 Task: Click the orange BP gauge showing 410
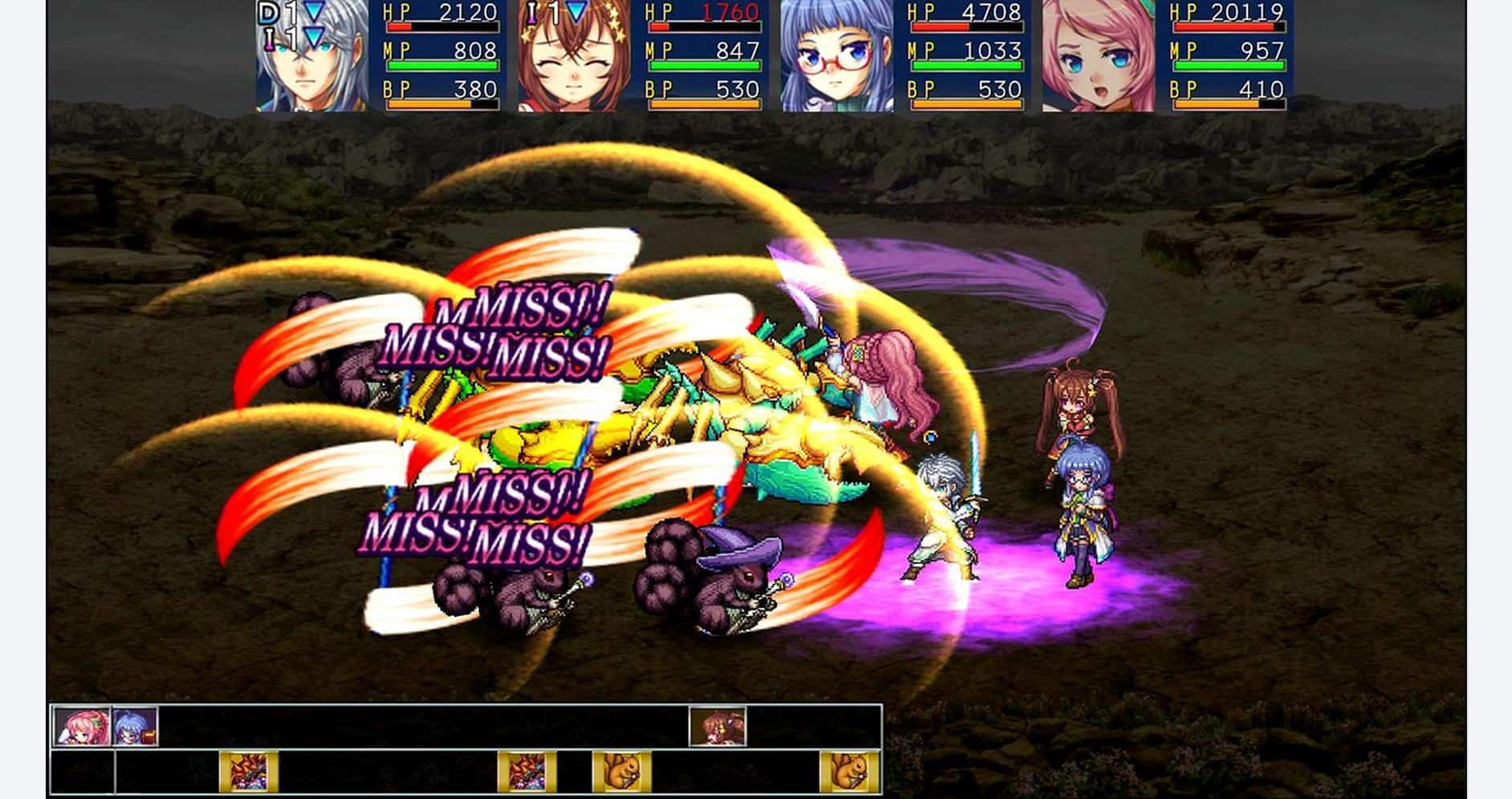pyautogui.click(x=1220, y=104)
